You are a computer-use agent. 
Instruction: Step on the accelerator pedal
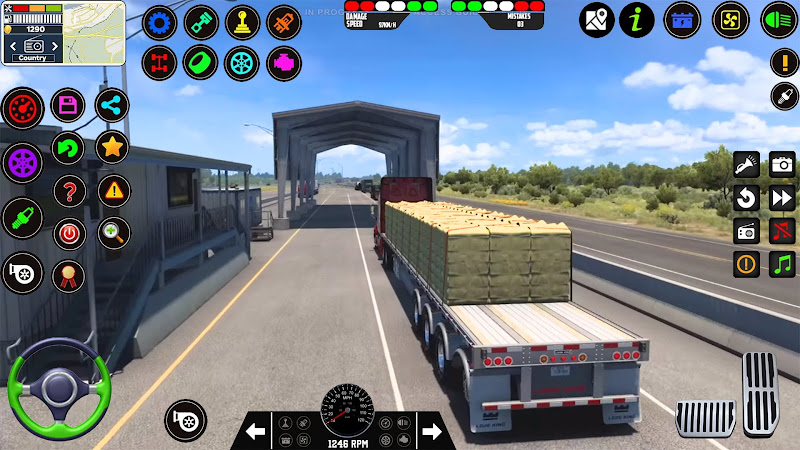click(760, 392)
